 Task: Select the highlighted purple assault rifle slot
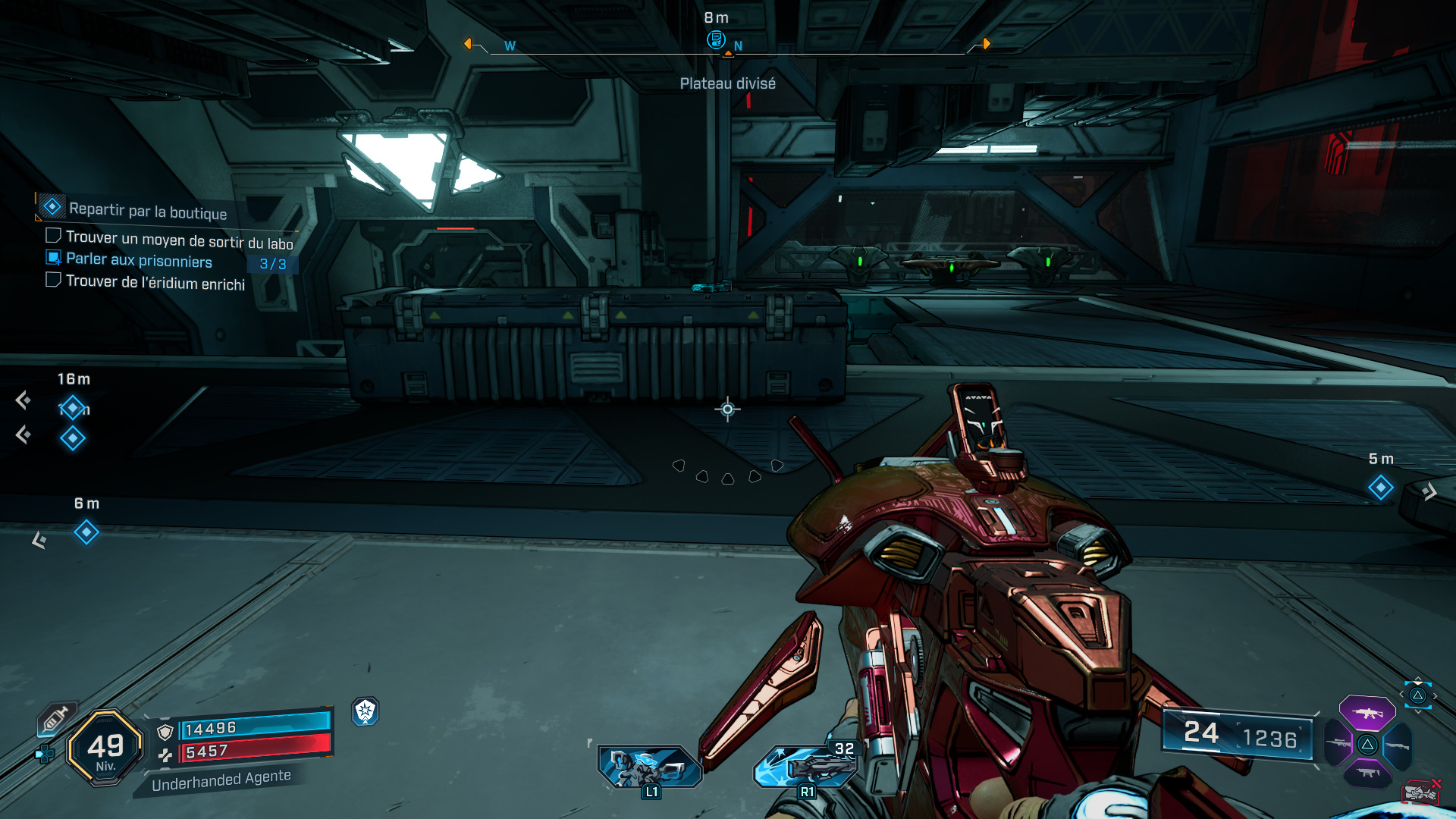(x=1367, y=713)
